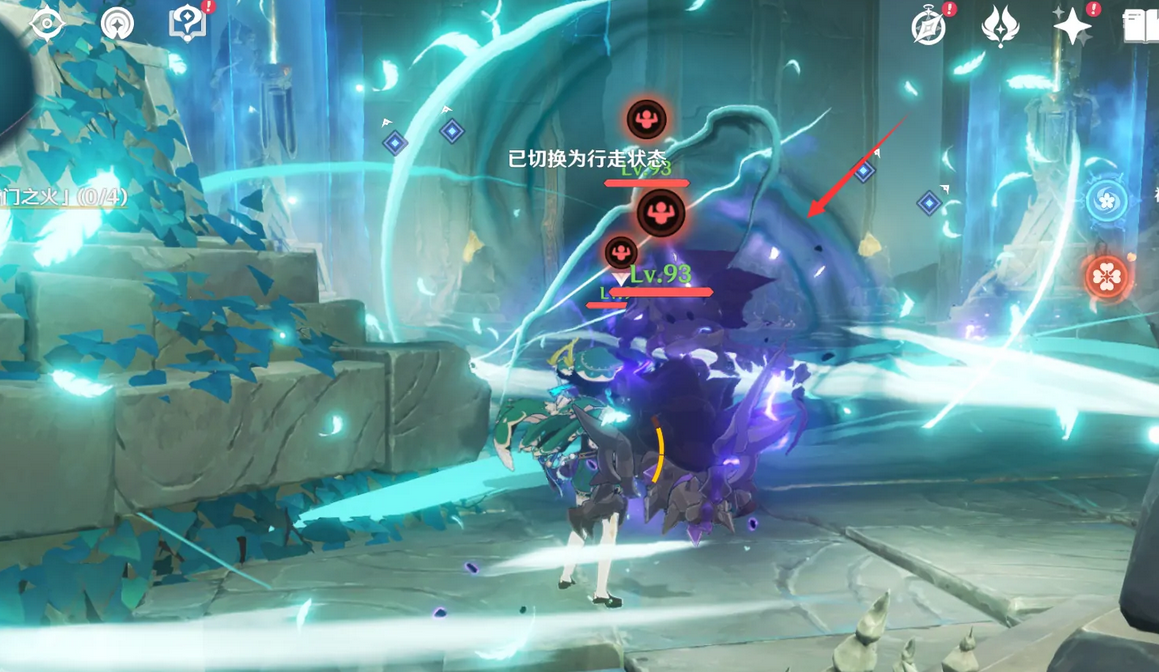Select the blue flower party member icon
This screenshot has width=1159, height=672.
(x=1107, y=200)
